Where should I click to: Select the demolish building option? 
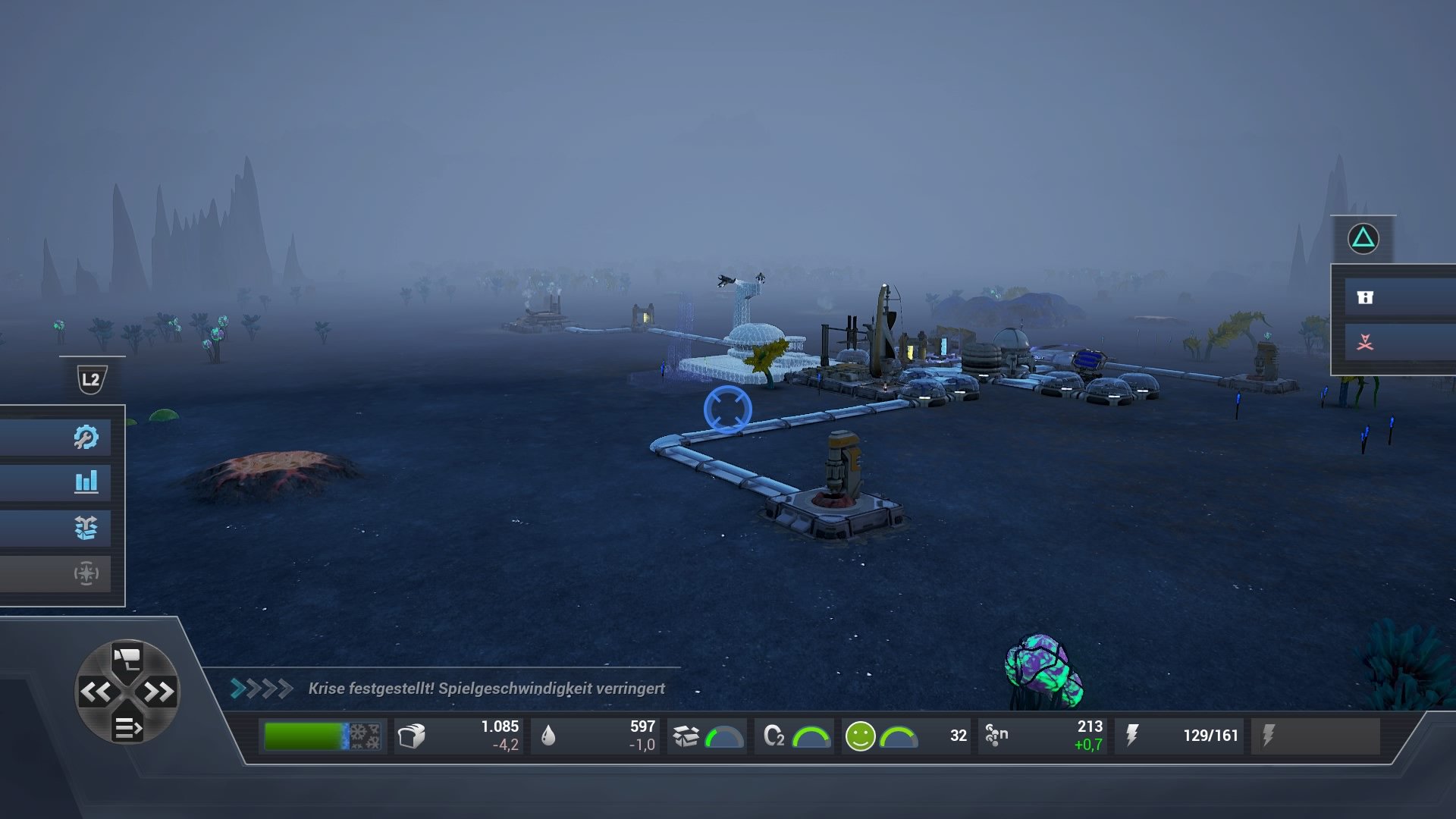coord(1364,343)
